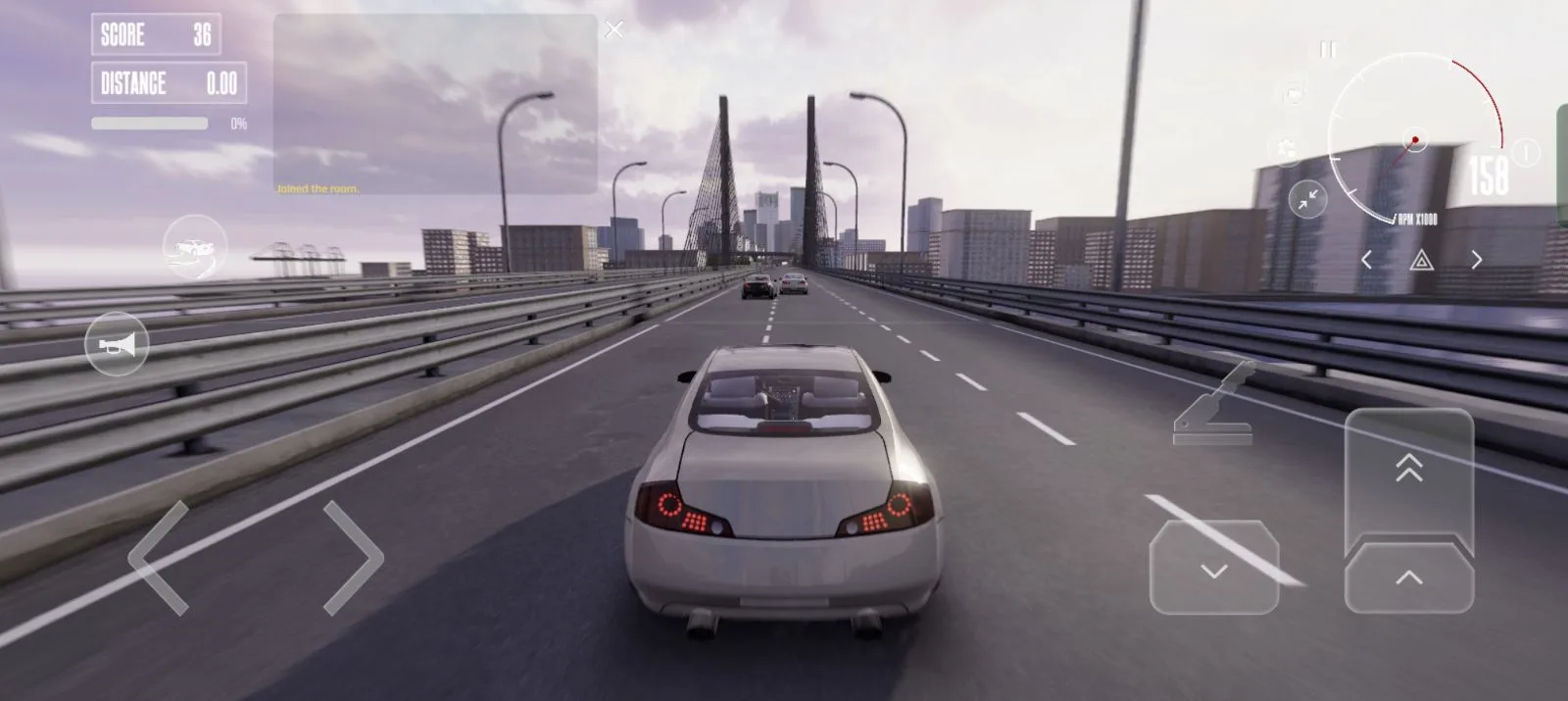Accelerate with the single up-chevron gas pedal

point(1408,578)
